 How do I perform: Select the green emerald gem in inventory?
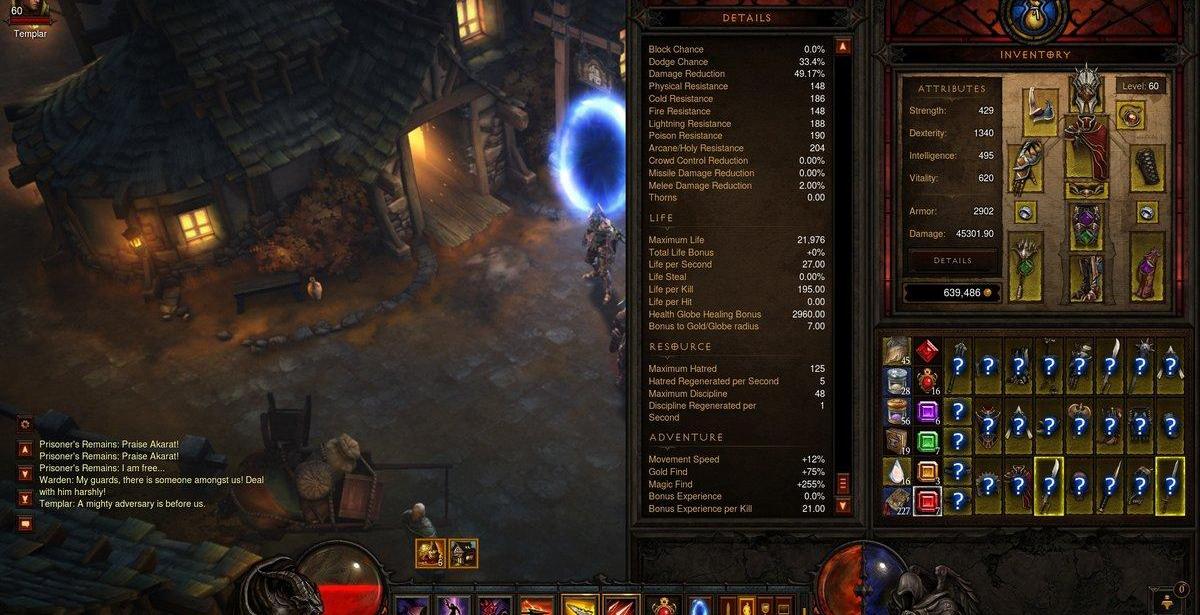927,441
